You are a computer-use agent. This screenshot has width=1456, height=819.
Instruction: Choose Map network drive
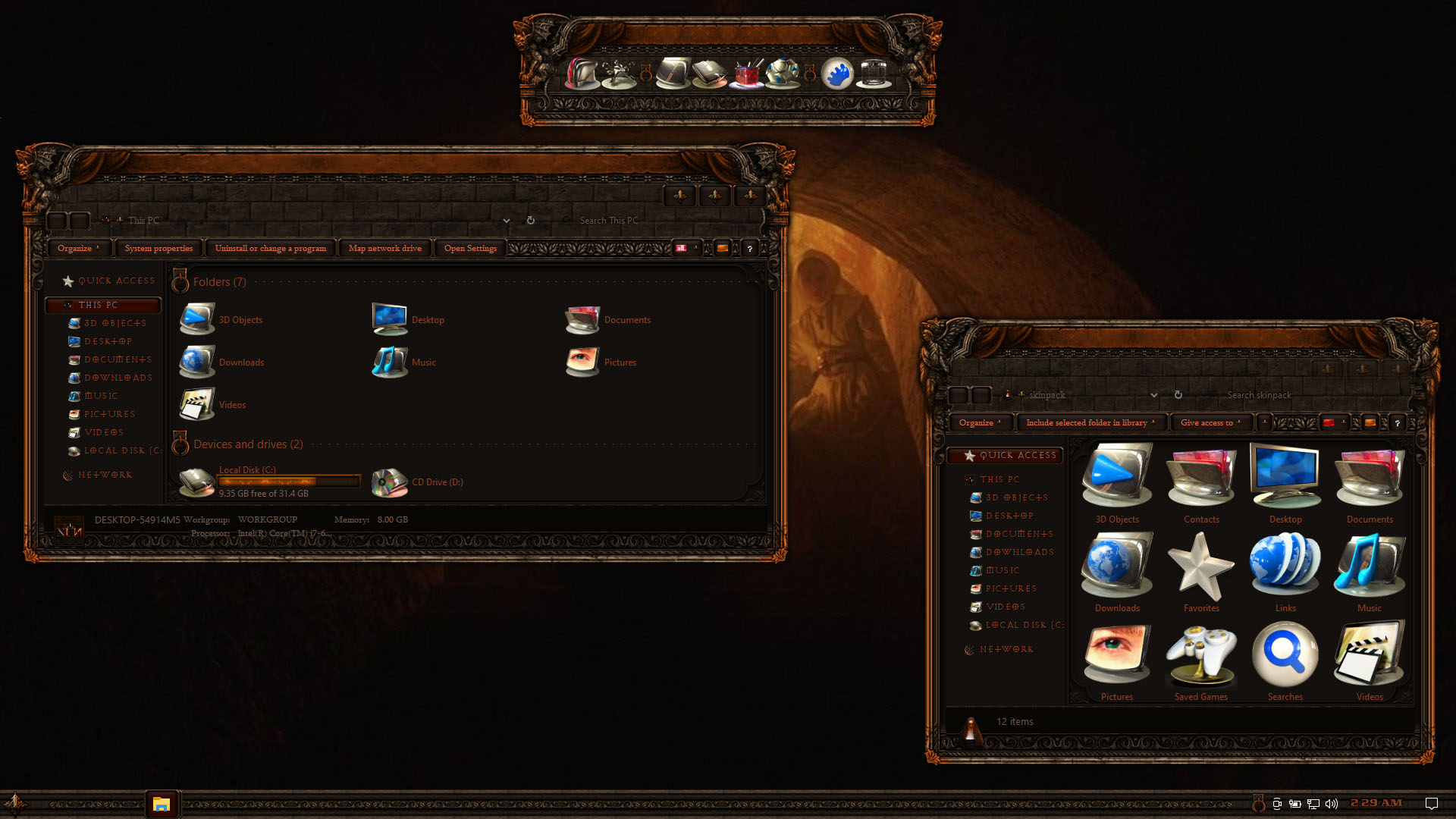(384, 248)
